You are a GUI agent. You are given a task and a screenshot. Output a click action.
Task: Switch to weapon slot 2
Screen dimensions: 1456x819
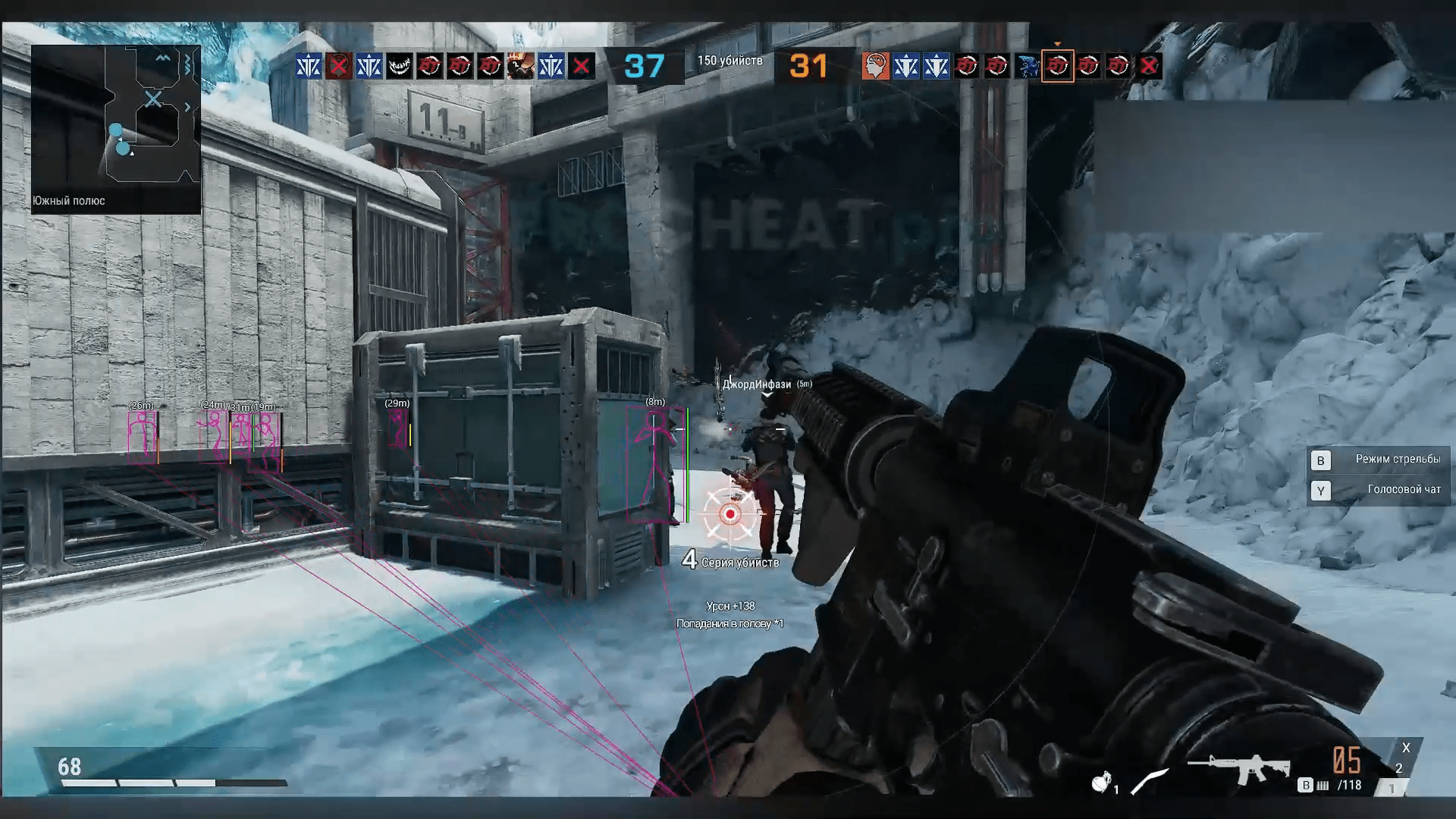[x=1399, y=768]
